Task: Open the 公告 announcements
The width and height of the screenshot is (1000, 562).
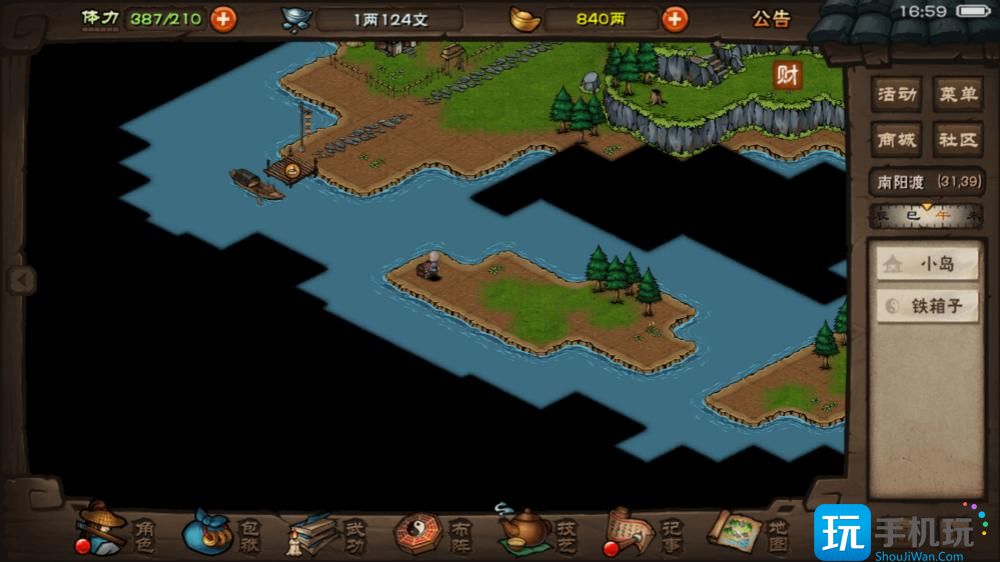Action: pyautogui.click(x=771, y=18)
